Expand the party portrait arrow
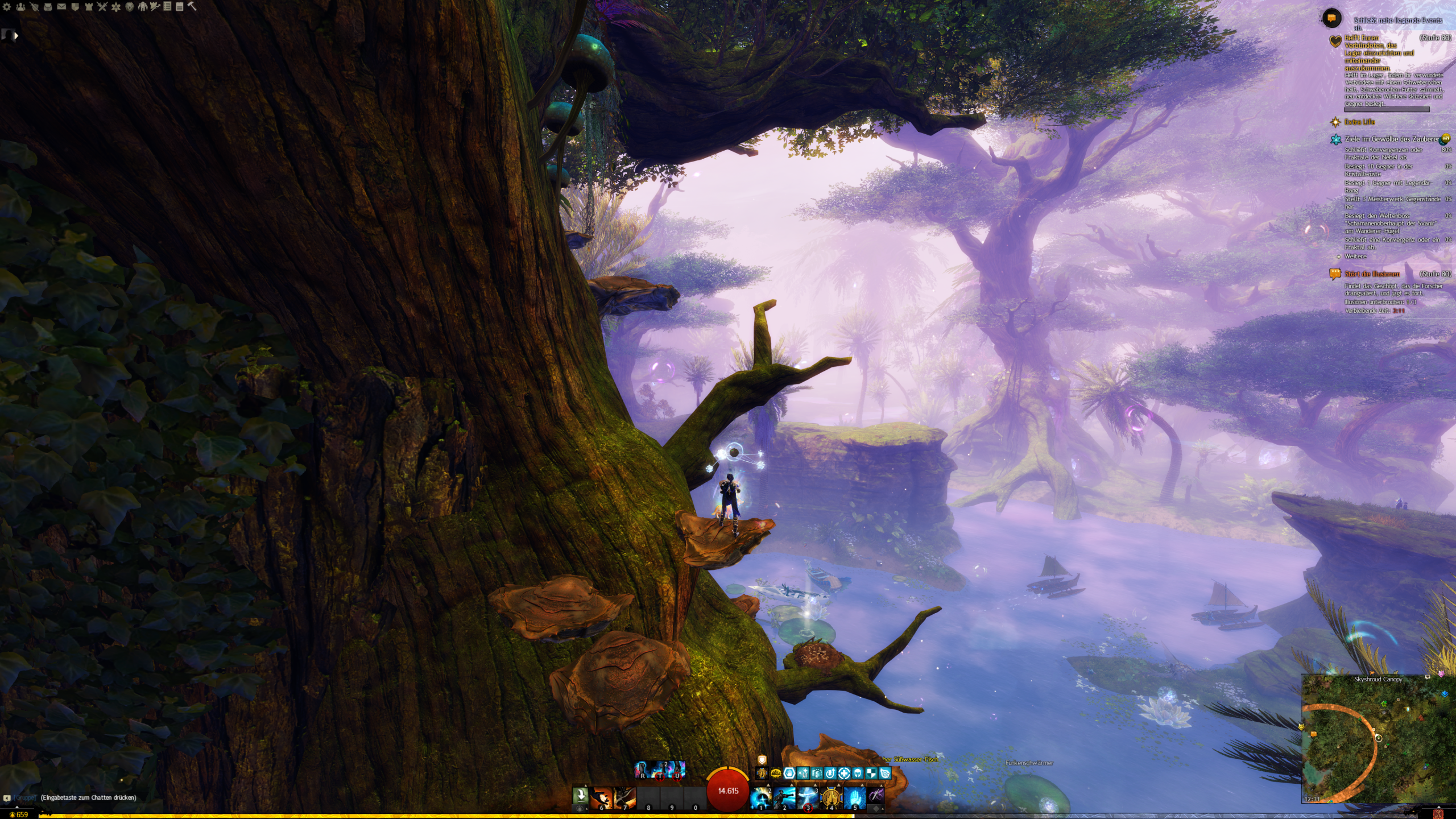This screenshot has width=1456, height=819. (16, 36)
